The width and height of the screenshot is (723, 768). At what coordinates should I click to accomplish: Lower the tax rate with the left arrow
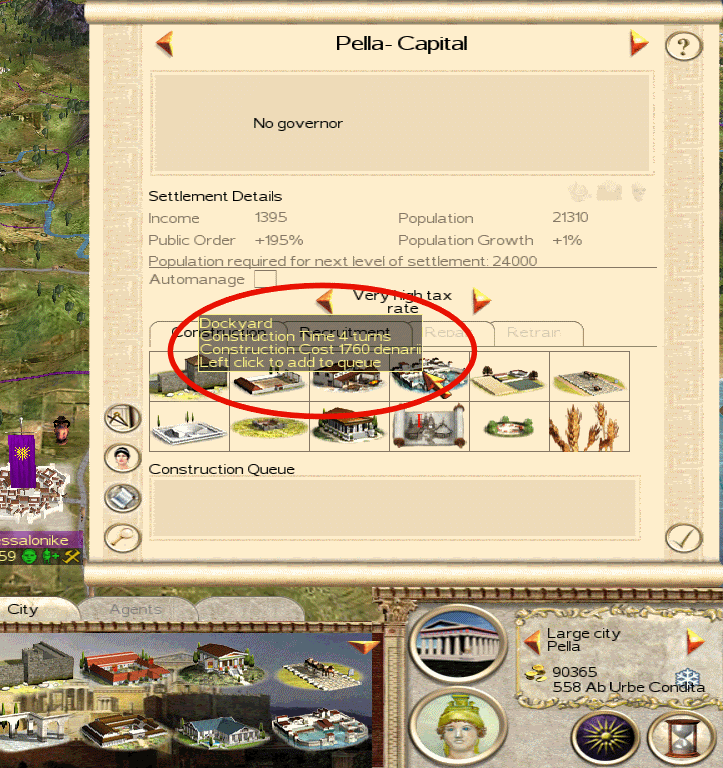pos(324,300)
